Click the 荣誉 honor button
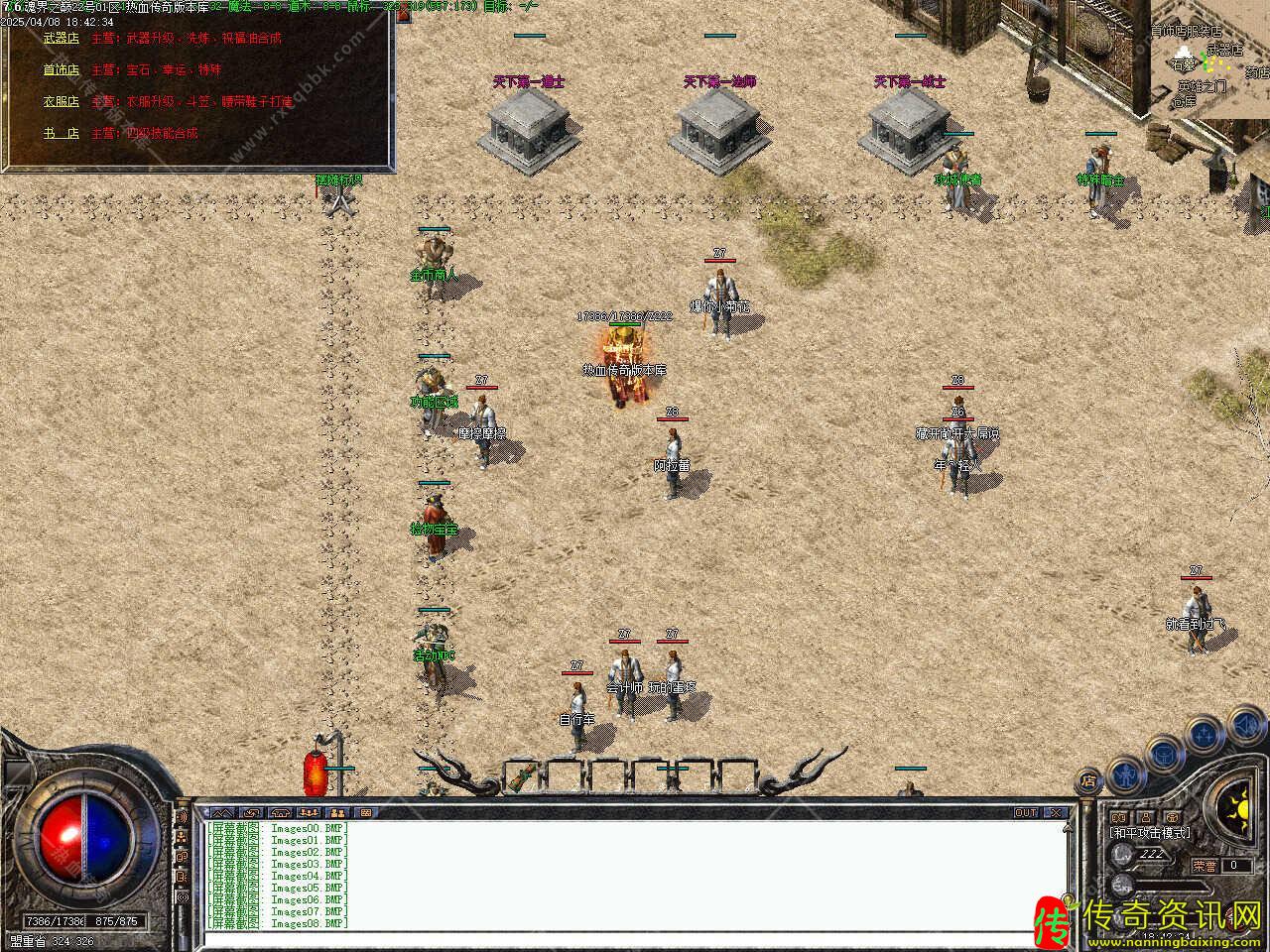Viewport: 1270px width, 952px height. coord(1205,865)
